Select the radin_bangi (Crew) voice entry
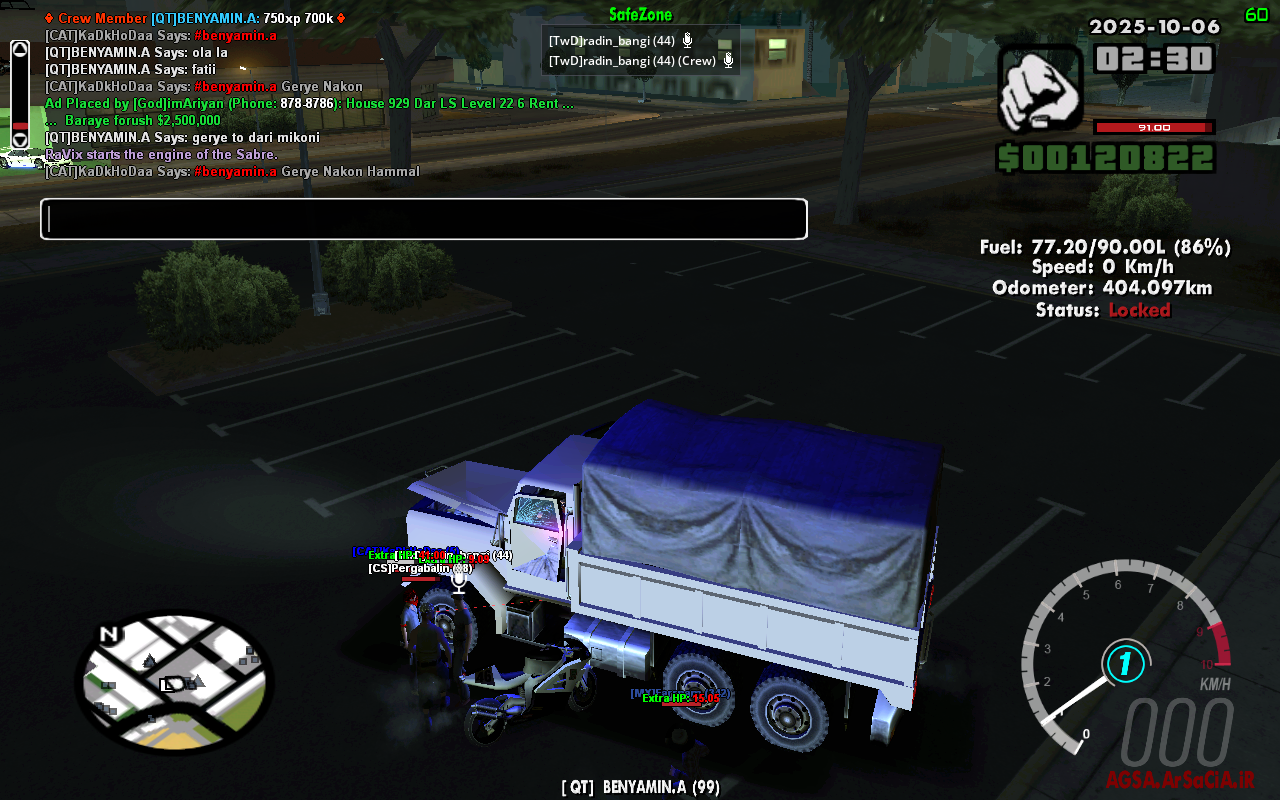 [640, 61]
